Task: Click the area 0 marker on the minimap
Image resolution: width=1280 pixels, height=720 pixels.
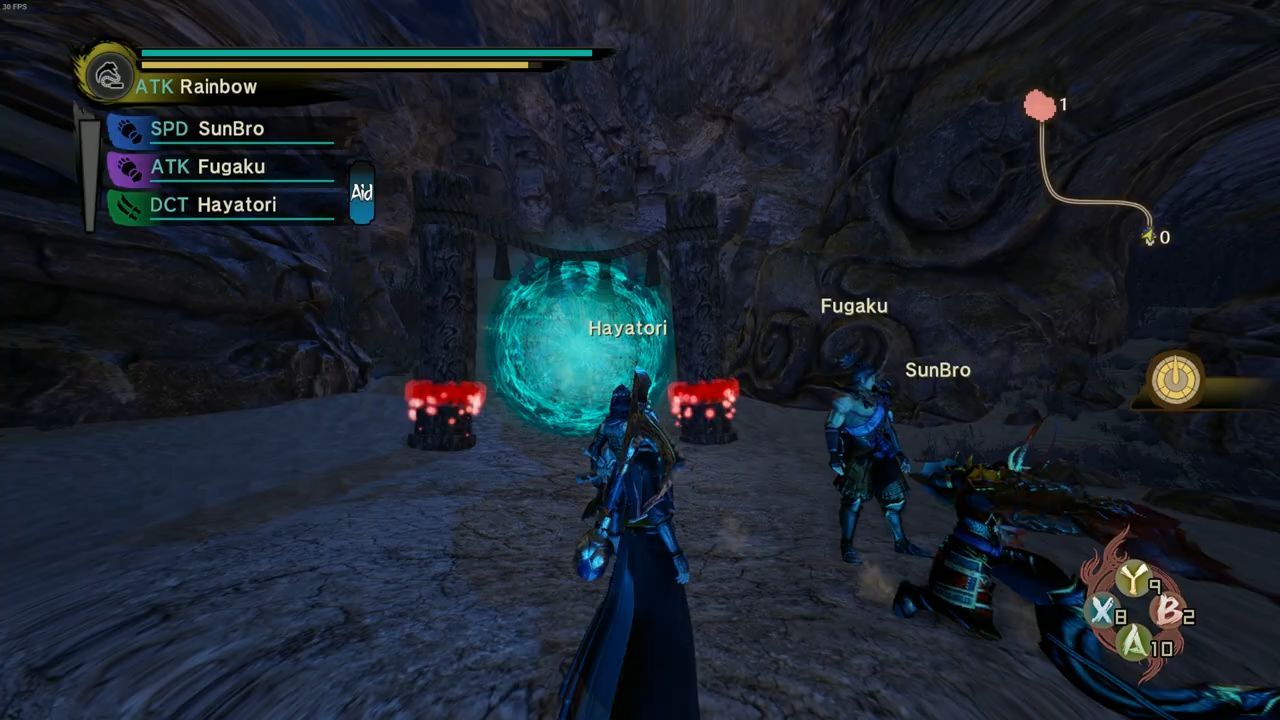Action: pos(1150,237)
